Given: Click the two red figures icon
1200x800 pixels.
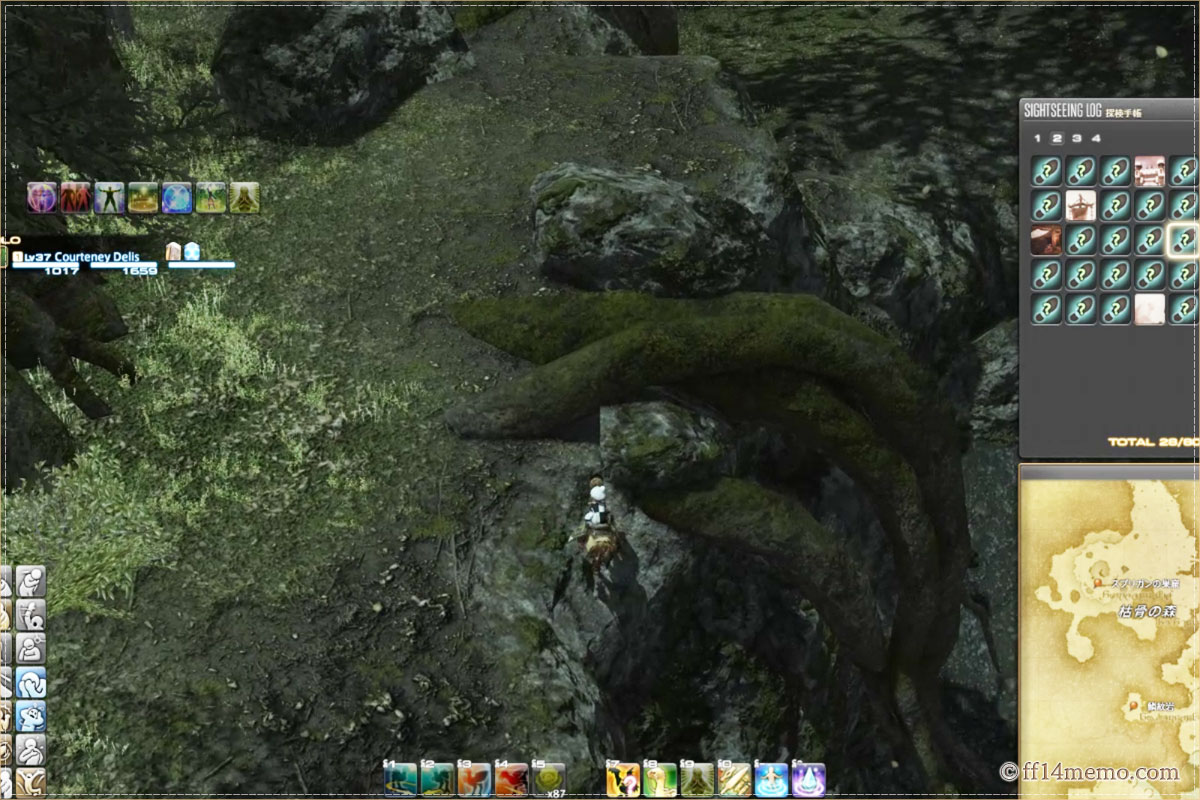Looking at the screenshot, I should 76,197.
